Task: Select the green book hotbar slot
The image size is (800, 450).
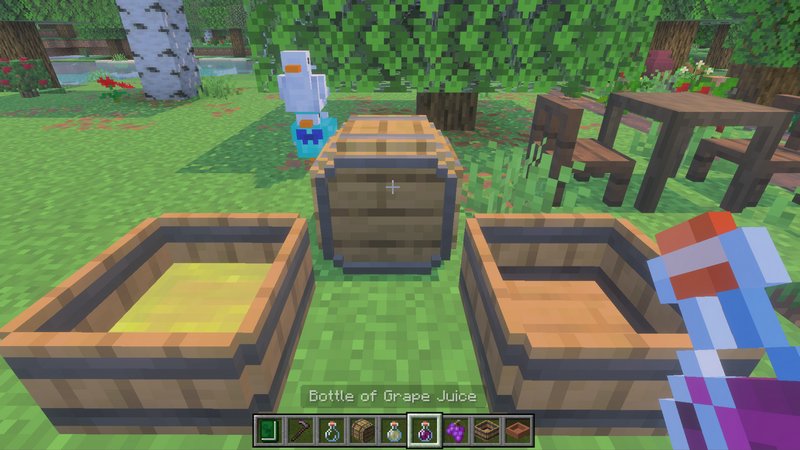Action: coord(268,431)
